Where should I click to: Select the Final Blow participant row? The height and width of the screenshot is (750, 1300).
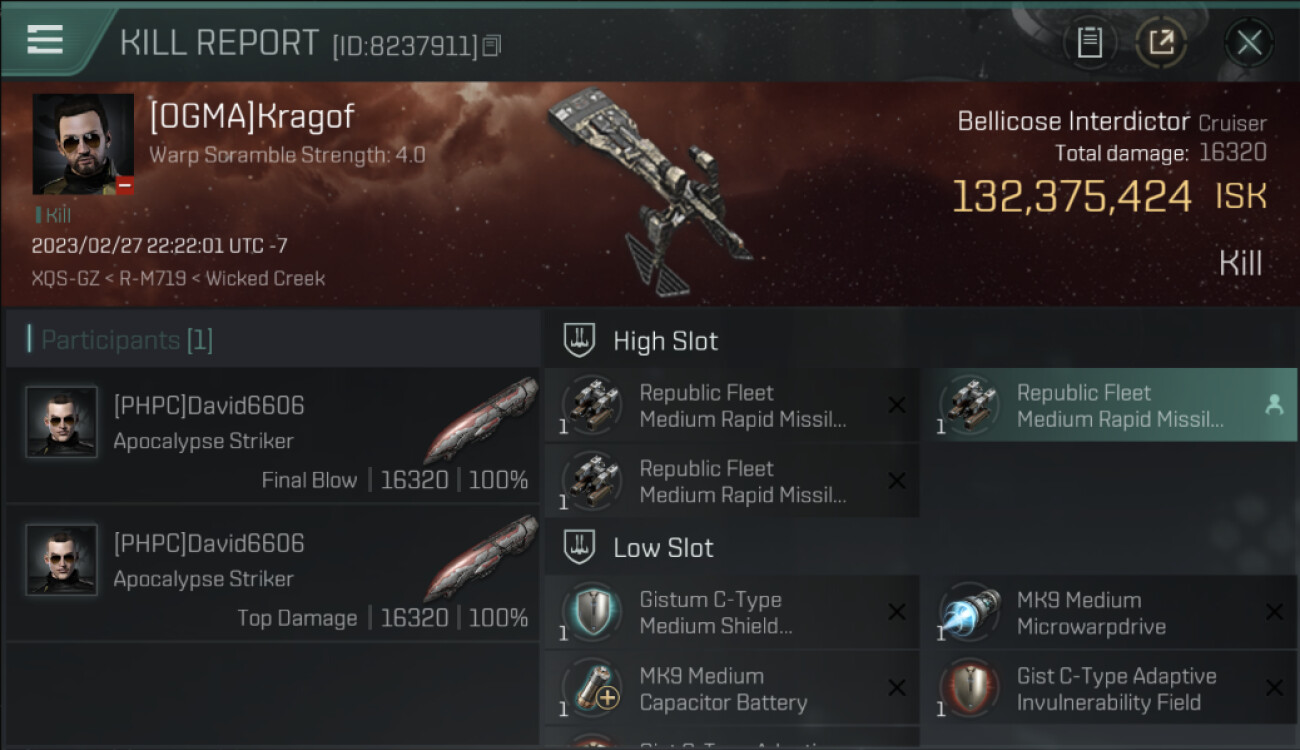[272, 435]
